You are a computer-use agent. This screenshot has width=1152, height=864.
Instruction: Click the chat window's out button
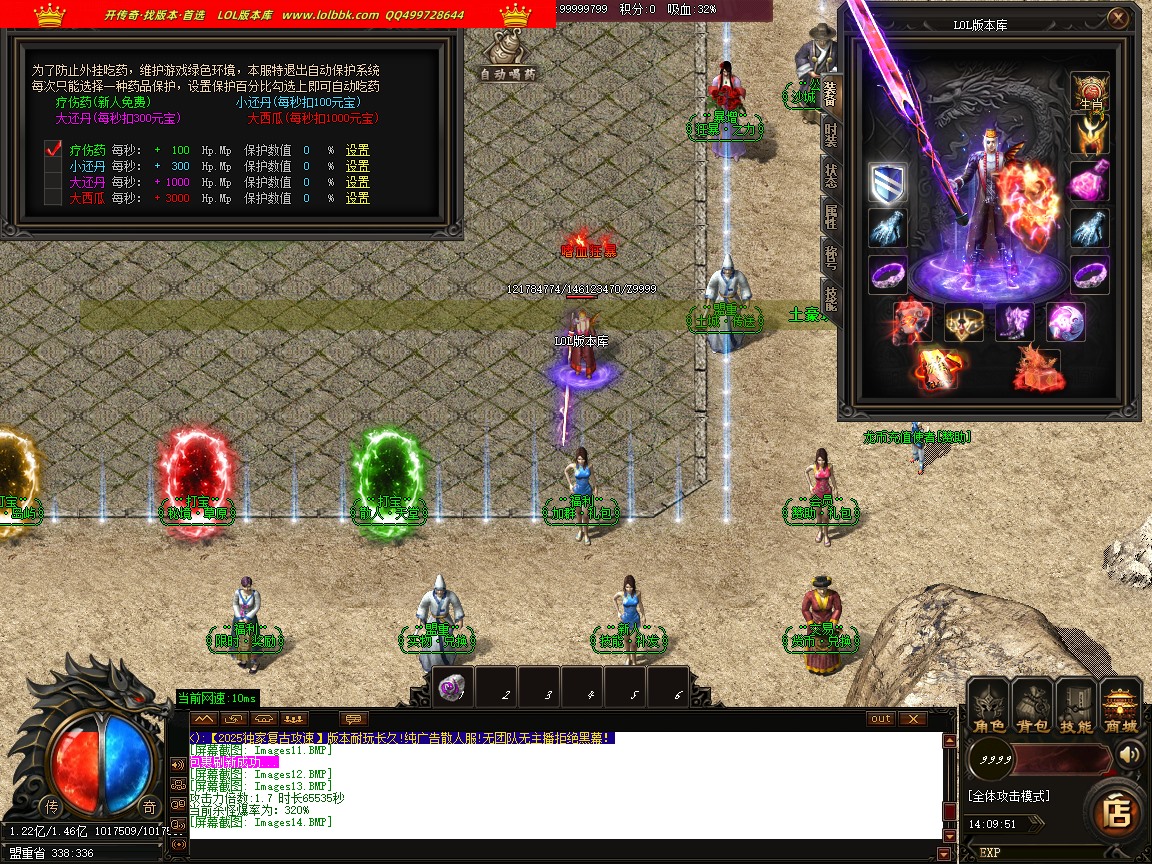(x=881, y=719)
